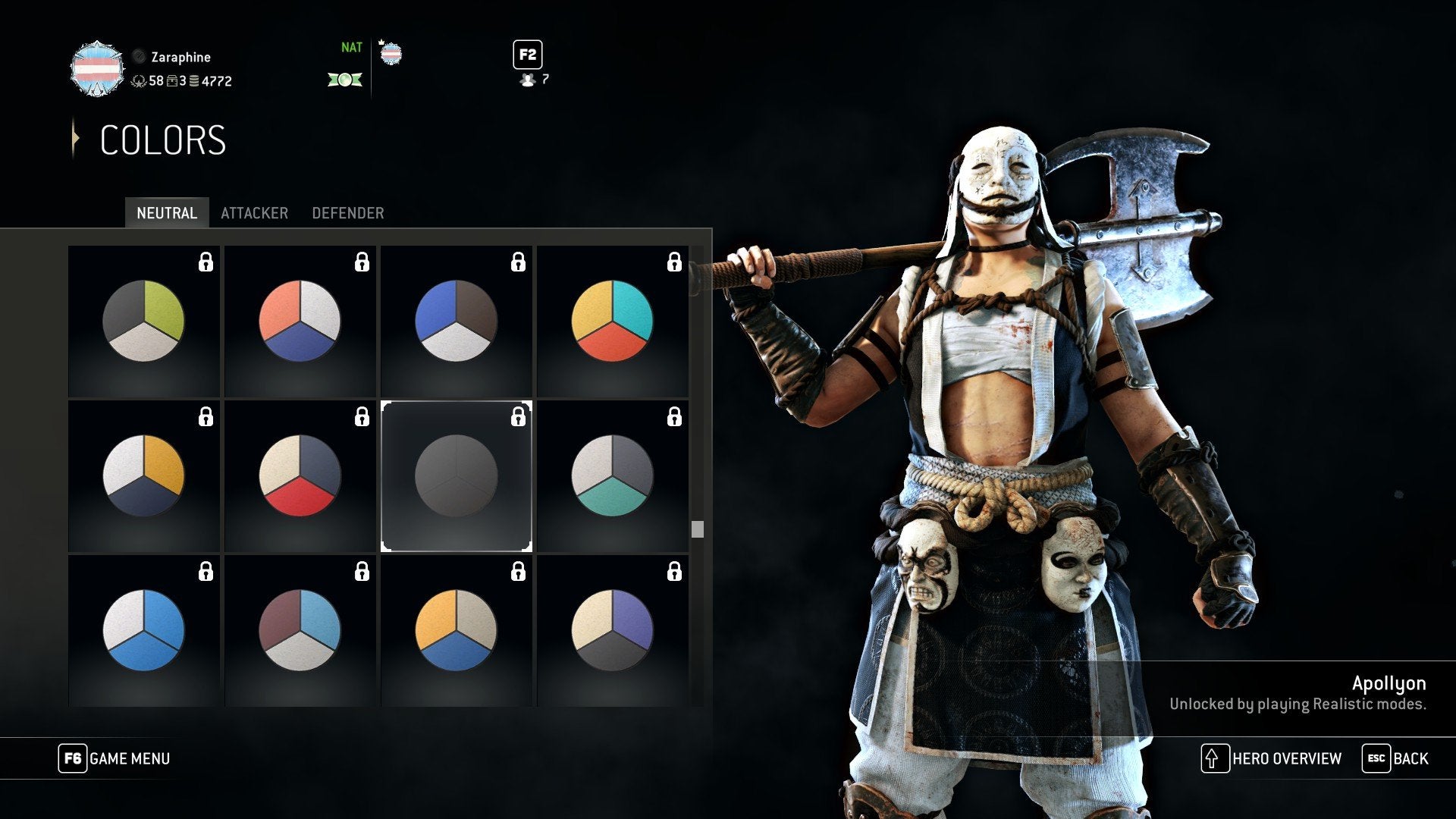Screen dimensions: 1456x819
Task: Choose the yellow, teal and orange-red palette
Action: tap(613, 321)
